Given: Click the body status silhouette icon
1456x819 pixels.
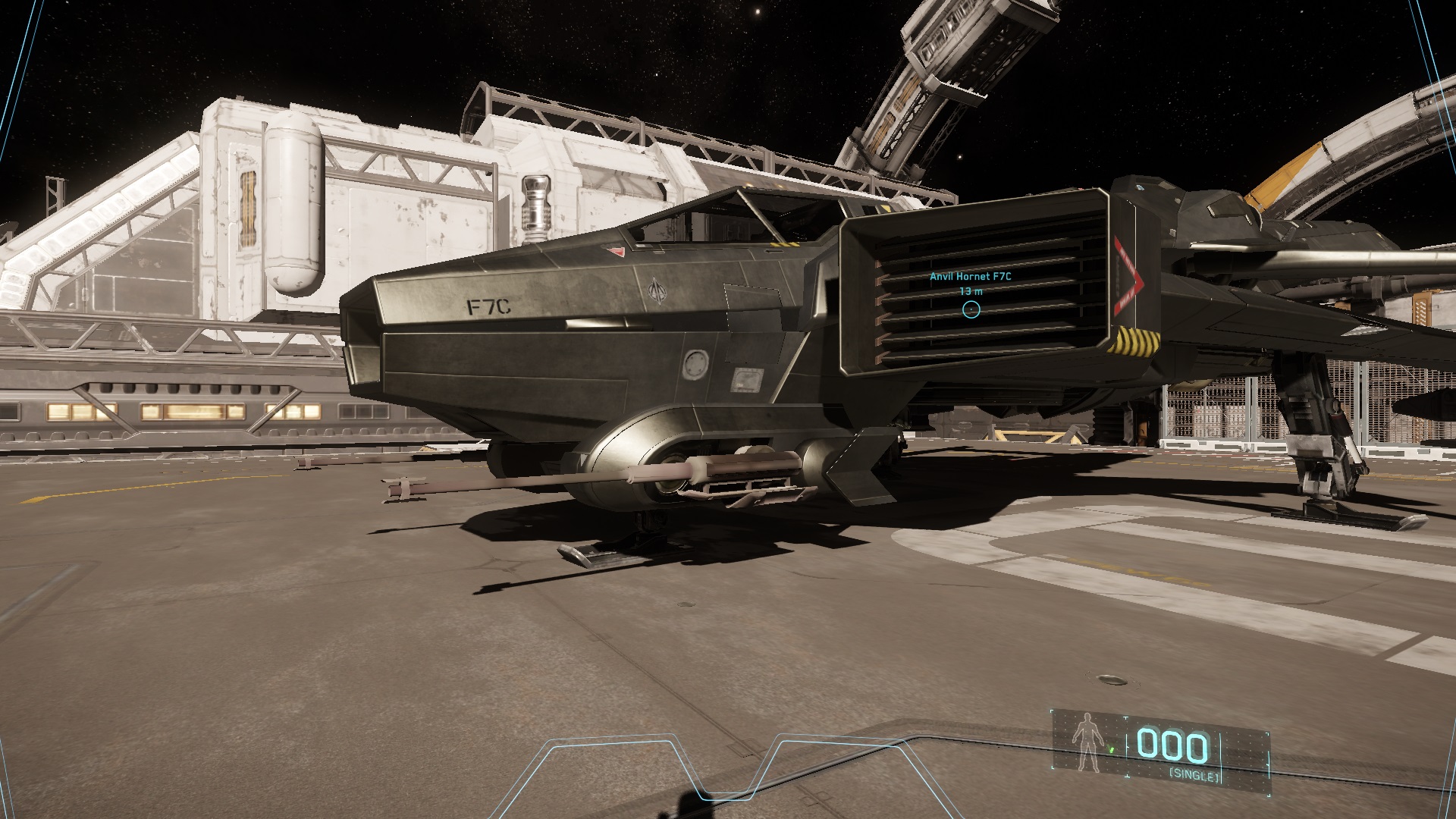Looking at the screenshot, I should tap(1087, 747).
